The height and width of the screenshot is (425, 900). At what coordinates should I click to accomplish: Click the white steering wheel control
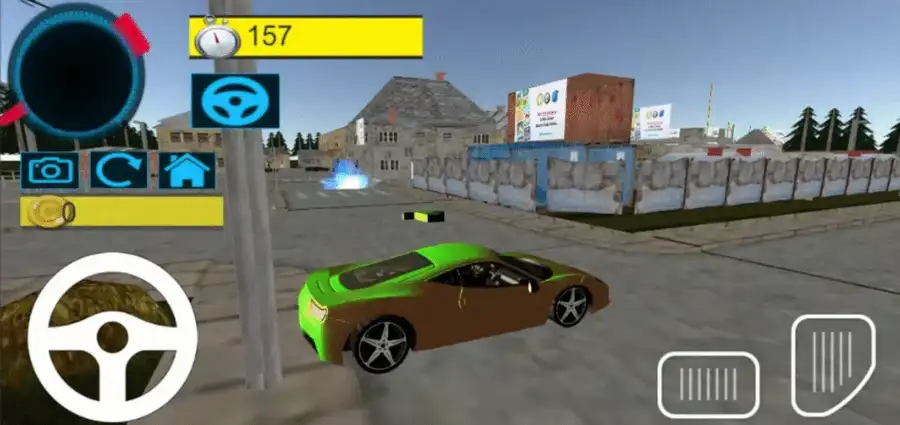pos(111,337)
